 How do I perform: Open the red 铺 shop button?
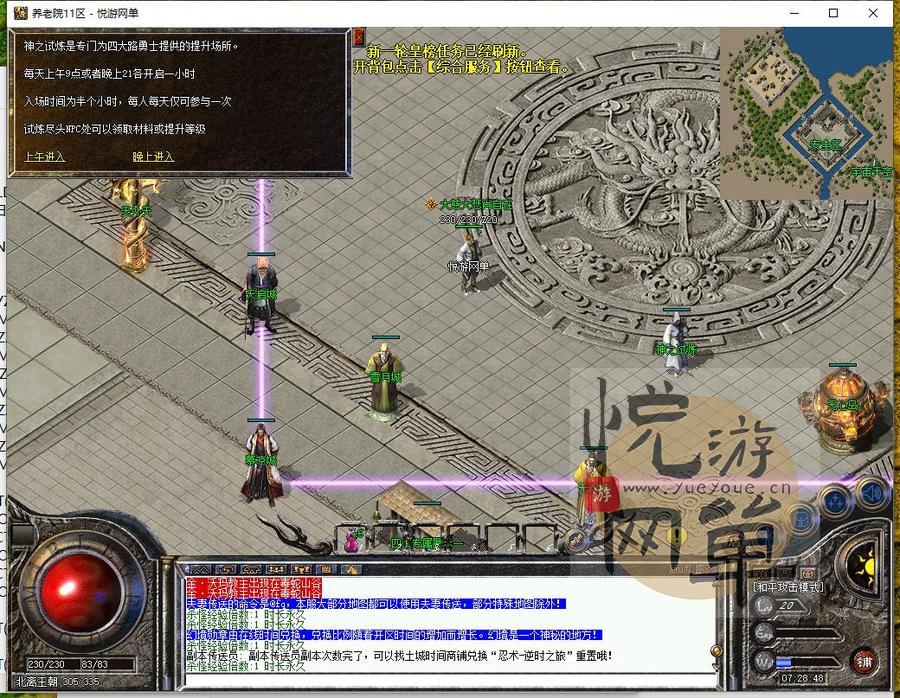tap(863, 661)
